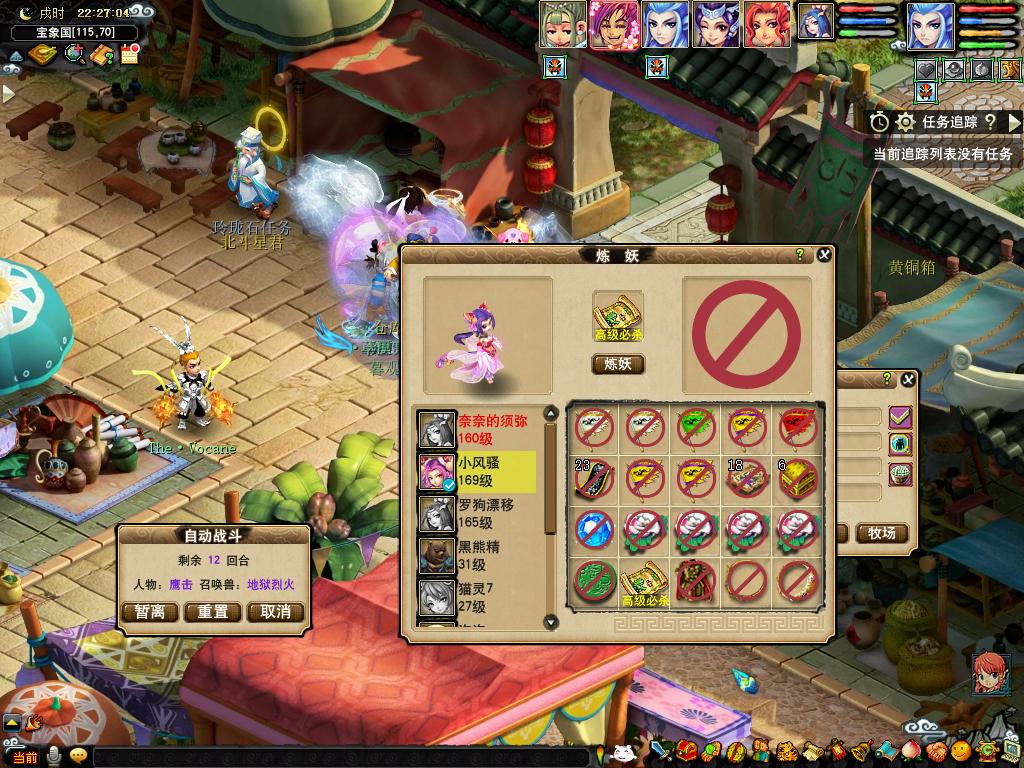Open the 任务追踪 settings gear
This screenshot has width=1024, height=768.
pos(905,122)
